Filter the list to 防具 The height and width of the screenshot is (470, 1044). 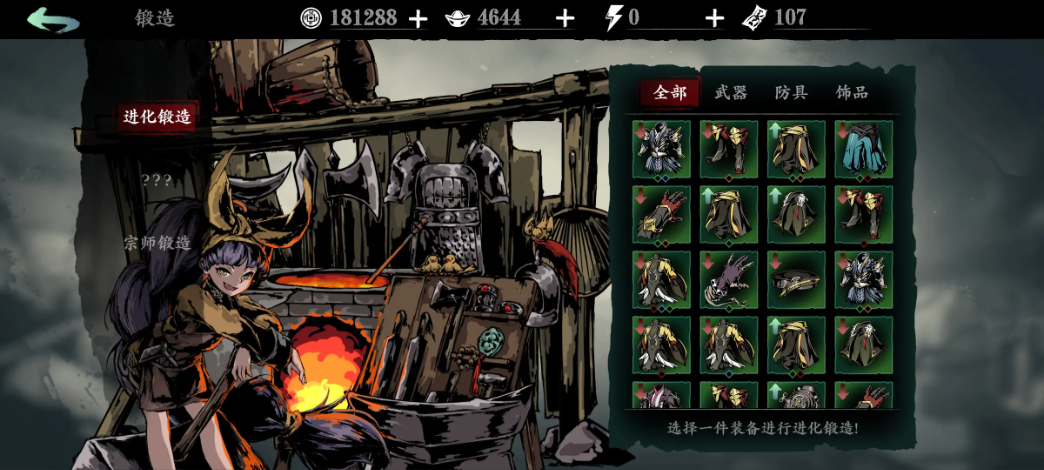pos(791,93)
